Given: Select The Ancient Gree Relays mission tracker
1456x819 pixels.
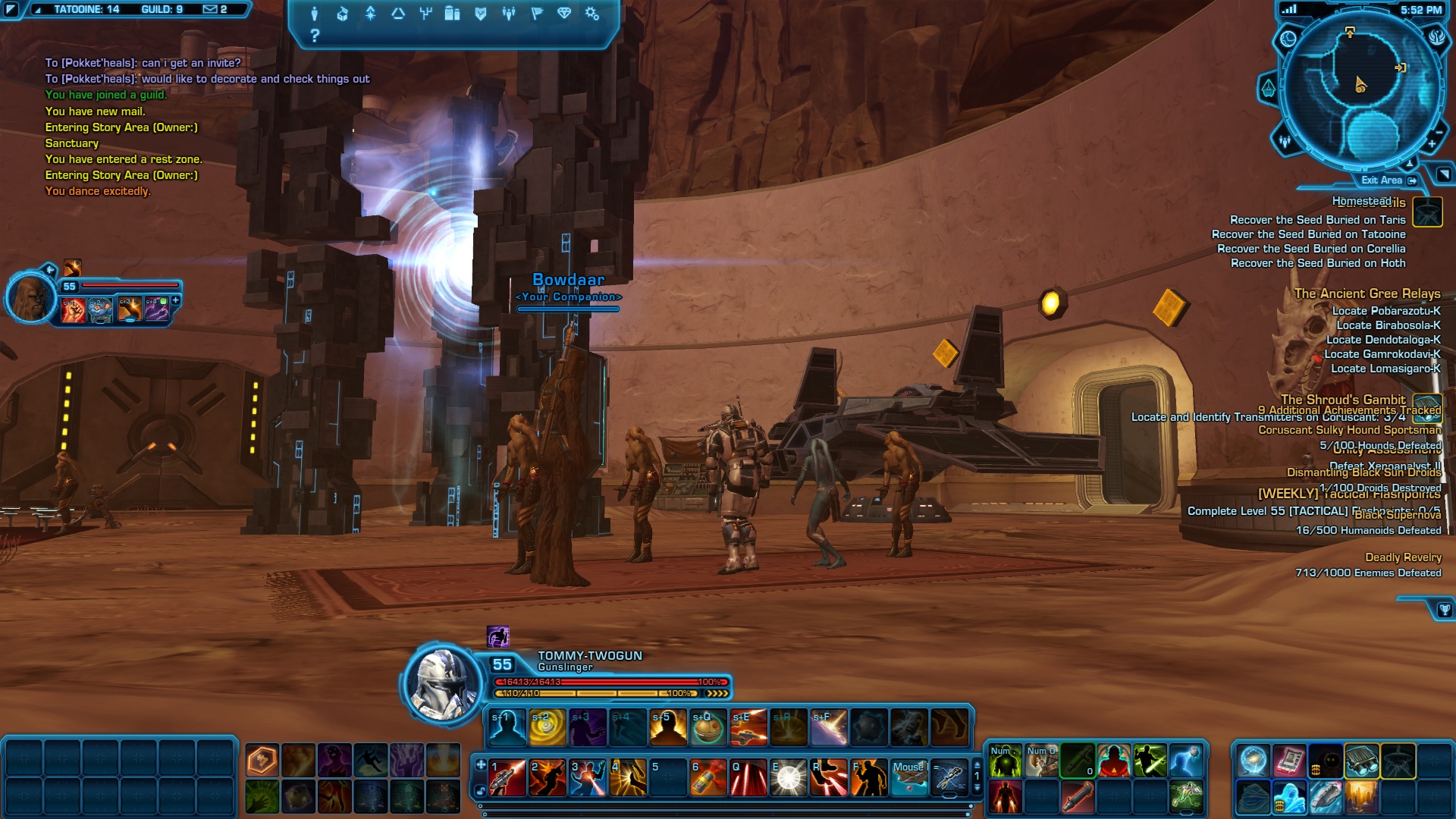Looking at the screenshot, I should [1367, 293].
